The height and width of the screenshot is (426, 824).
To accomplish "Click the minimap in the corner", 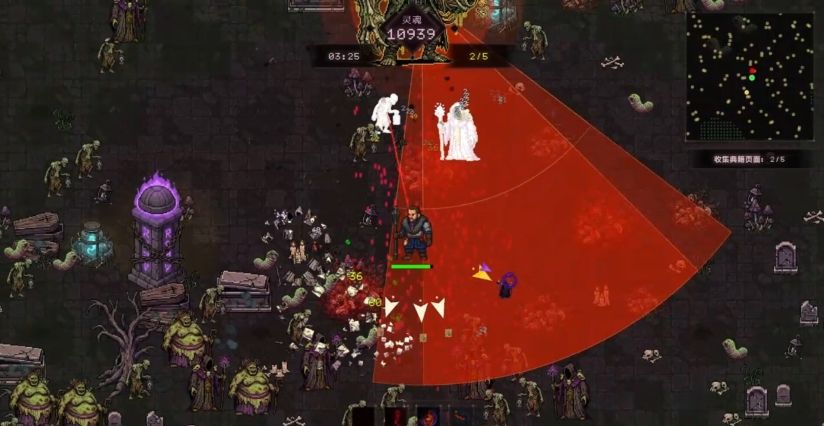I will coord(750,76).
